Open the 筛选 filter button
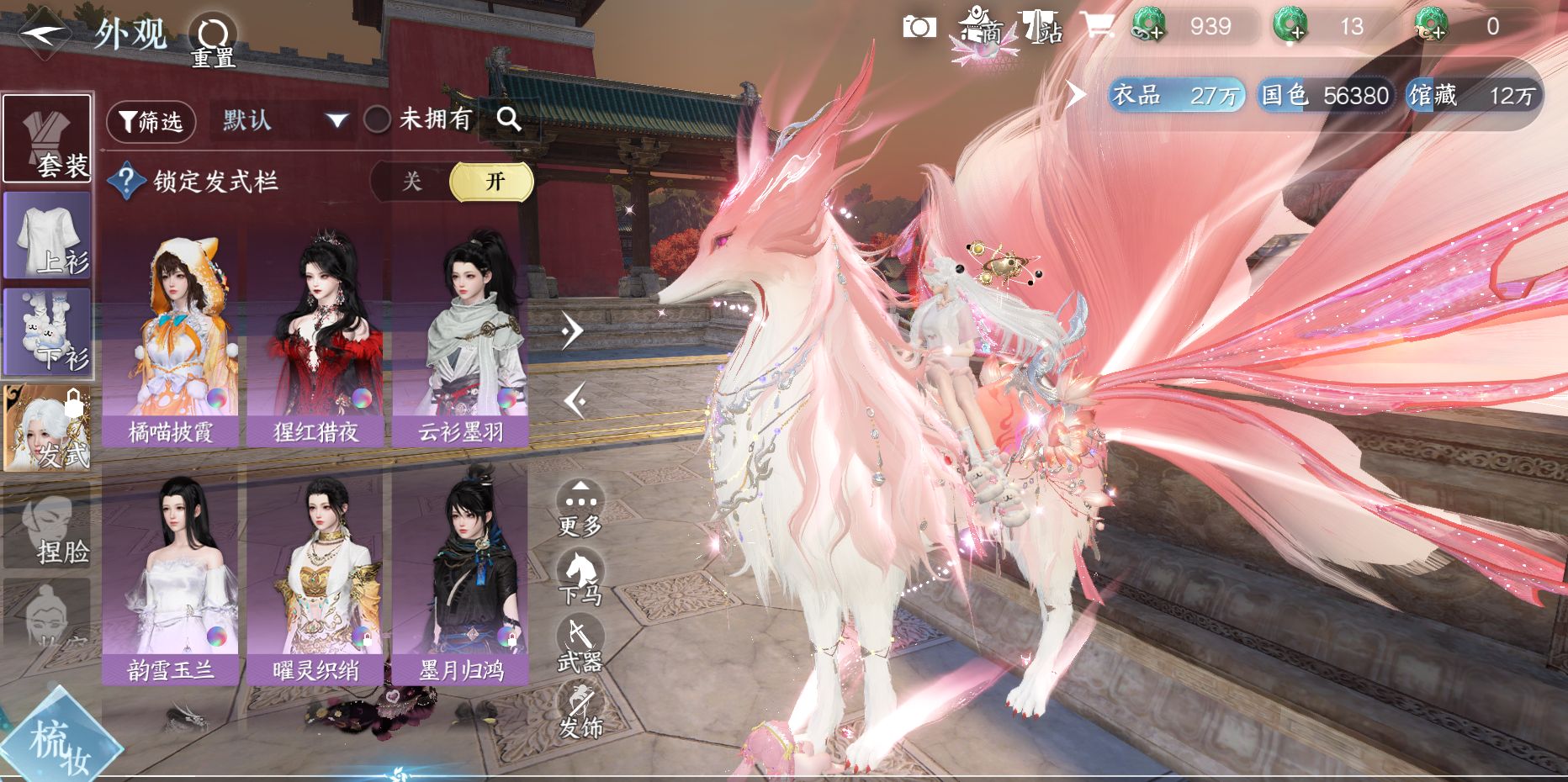This screenshot has width=1568, height=782. pyautogui.click(x=151, y=122)
